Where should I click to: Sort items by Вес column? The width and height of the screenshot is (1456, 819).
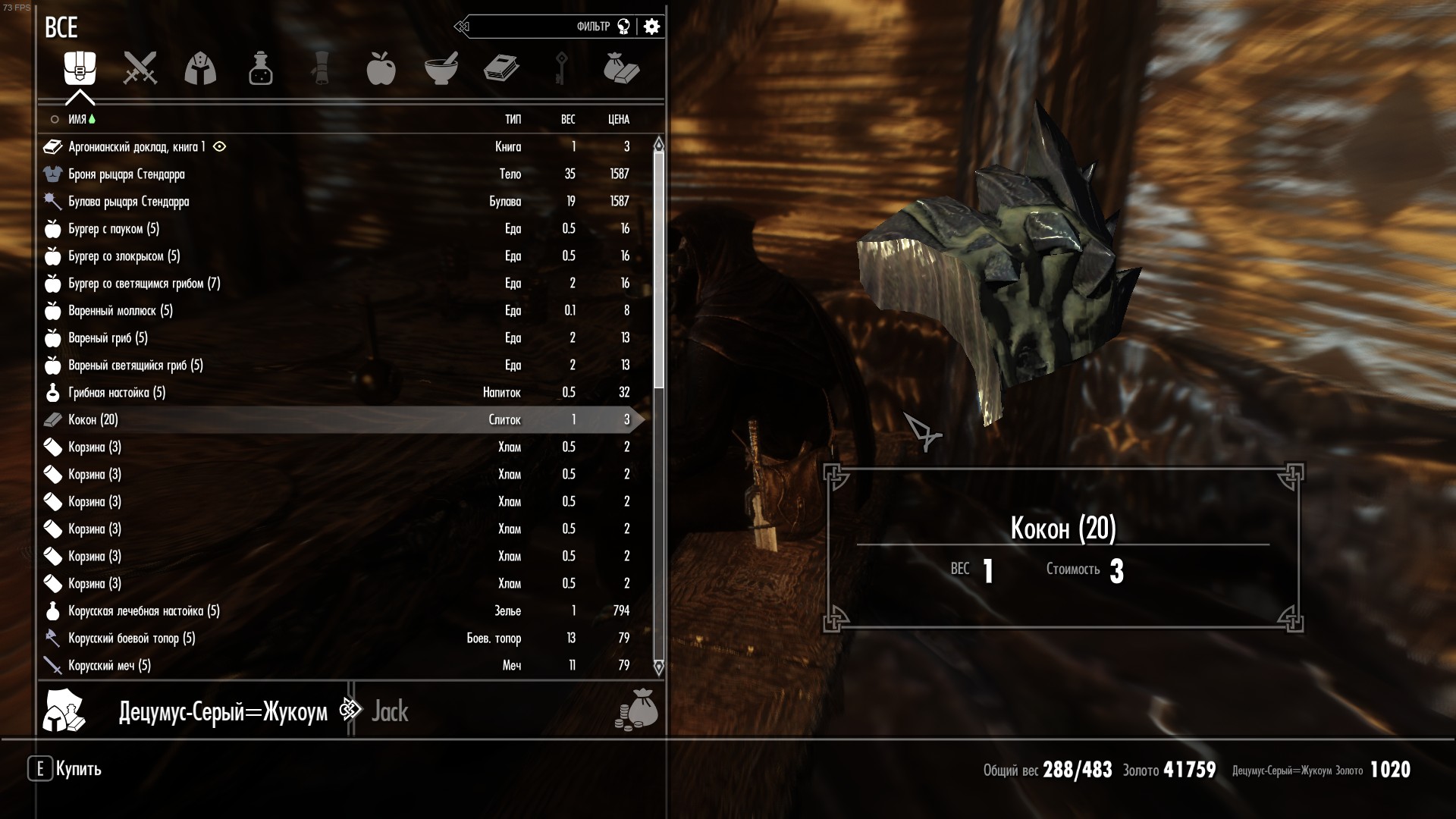click(x=567, y=119)
